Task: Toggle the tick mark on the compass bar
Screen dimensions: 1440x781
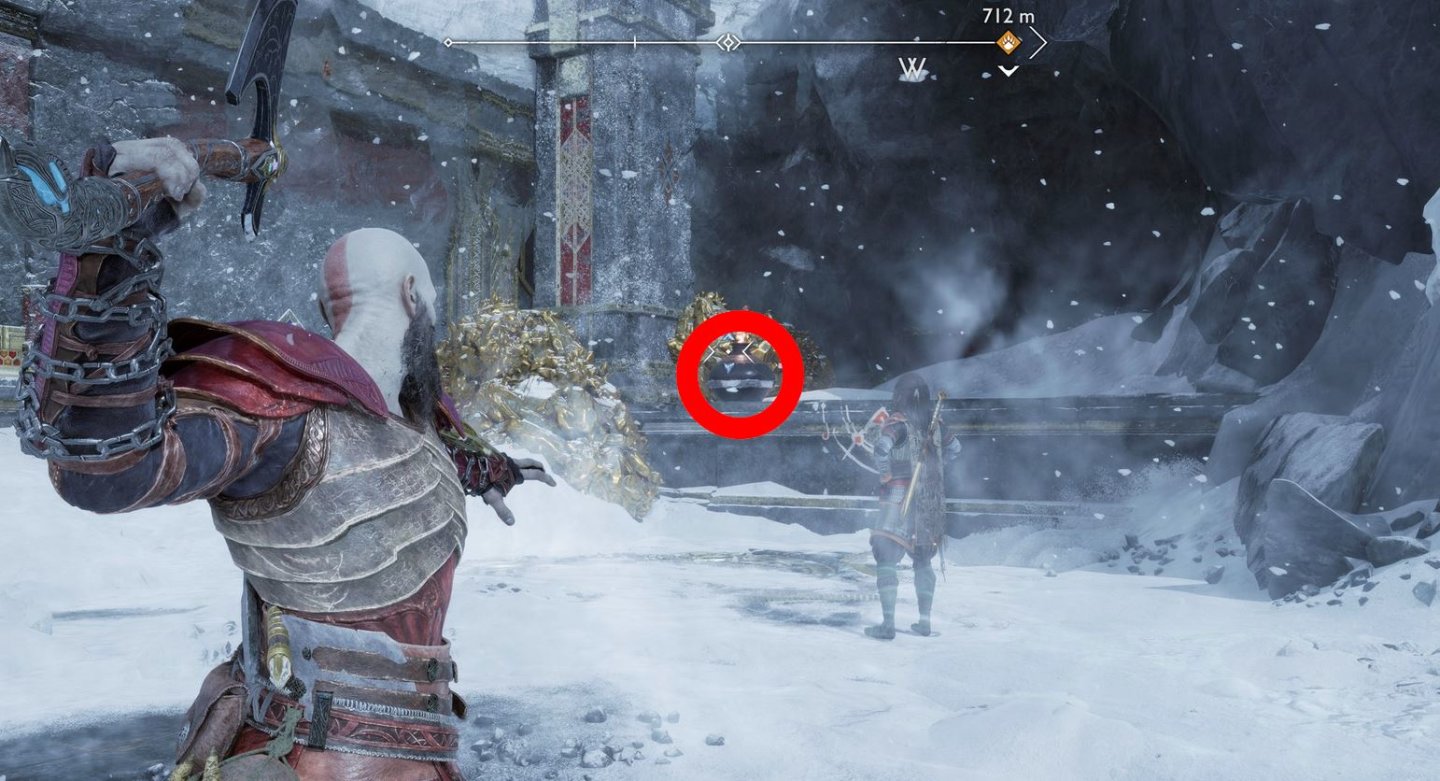Action: (x=634, y=43)
